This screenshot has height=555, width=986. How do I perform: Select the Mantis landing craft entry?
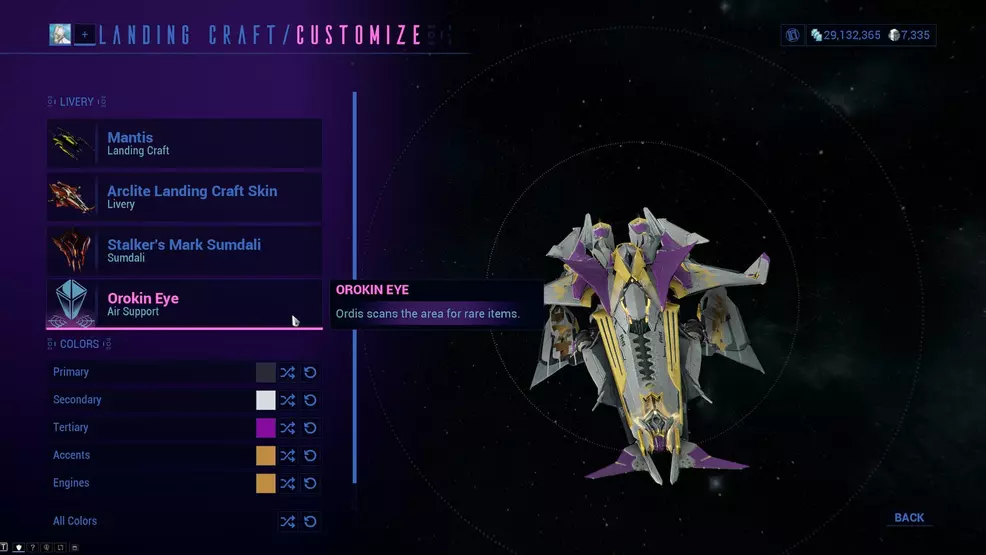point(185,144)
